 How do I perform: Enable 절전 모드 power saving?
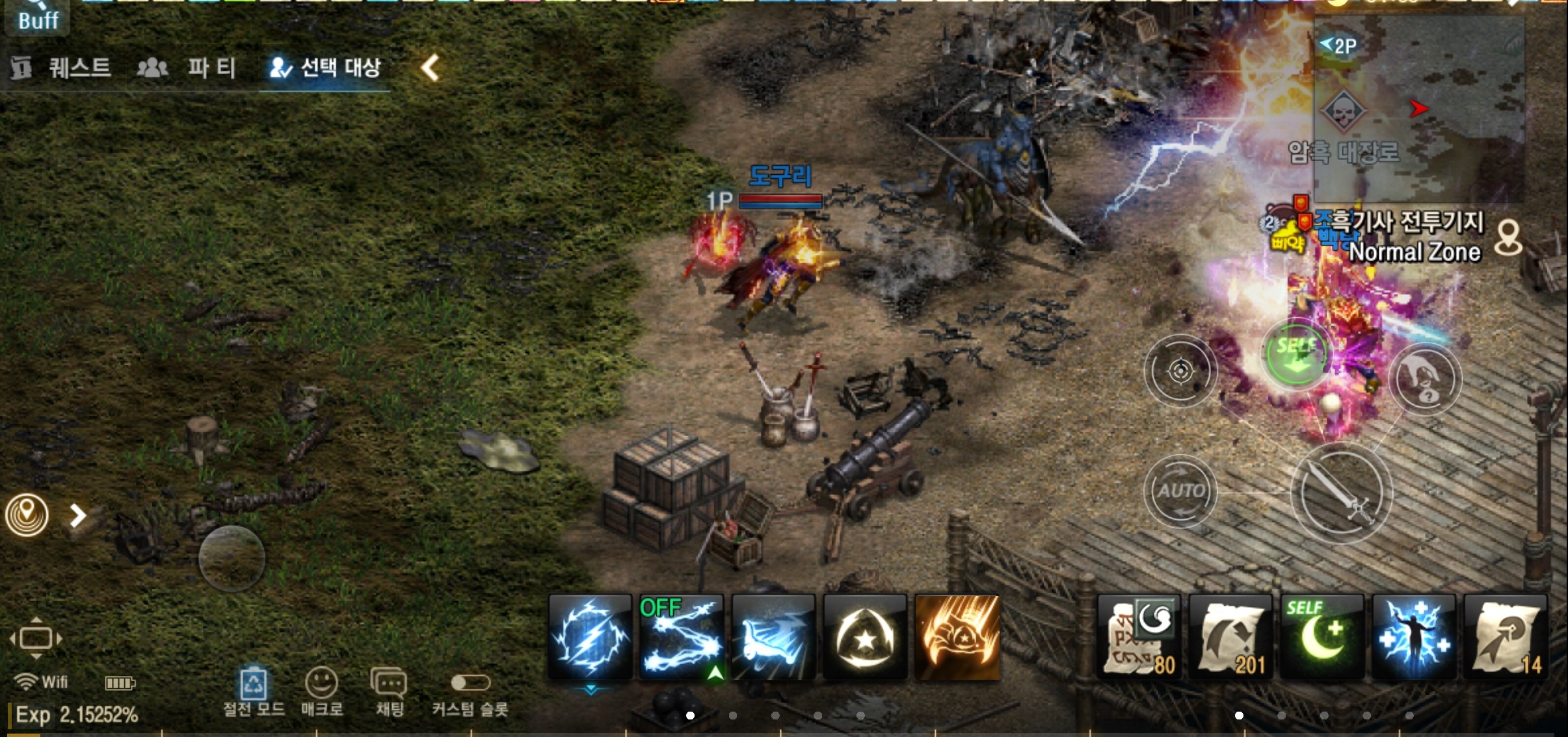(254, 692)
